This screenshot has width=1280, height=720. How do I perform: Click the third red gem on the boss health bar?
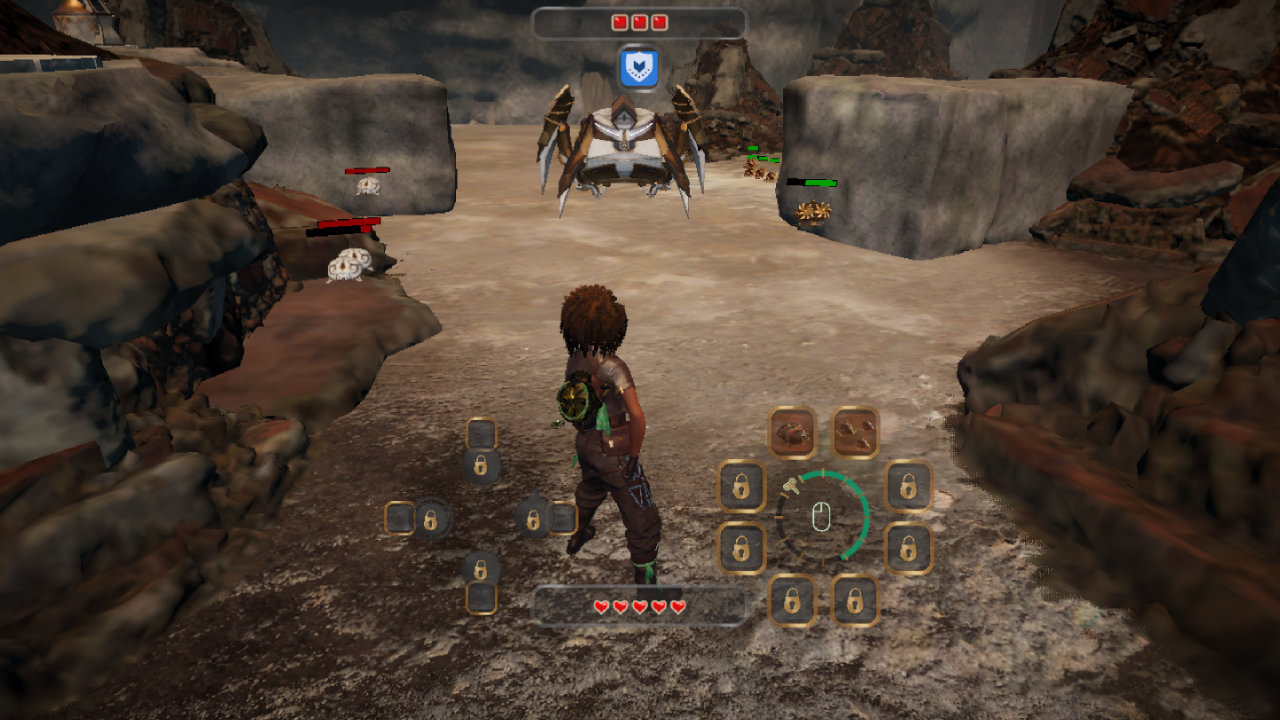click(660, 22)
